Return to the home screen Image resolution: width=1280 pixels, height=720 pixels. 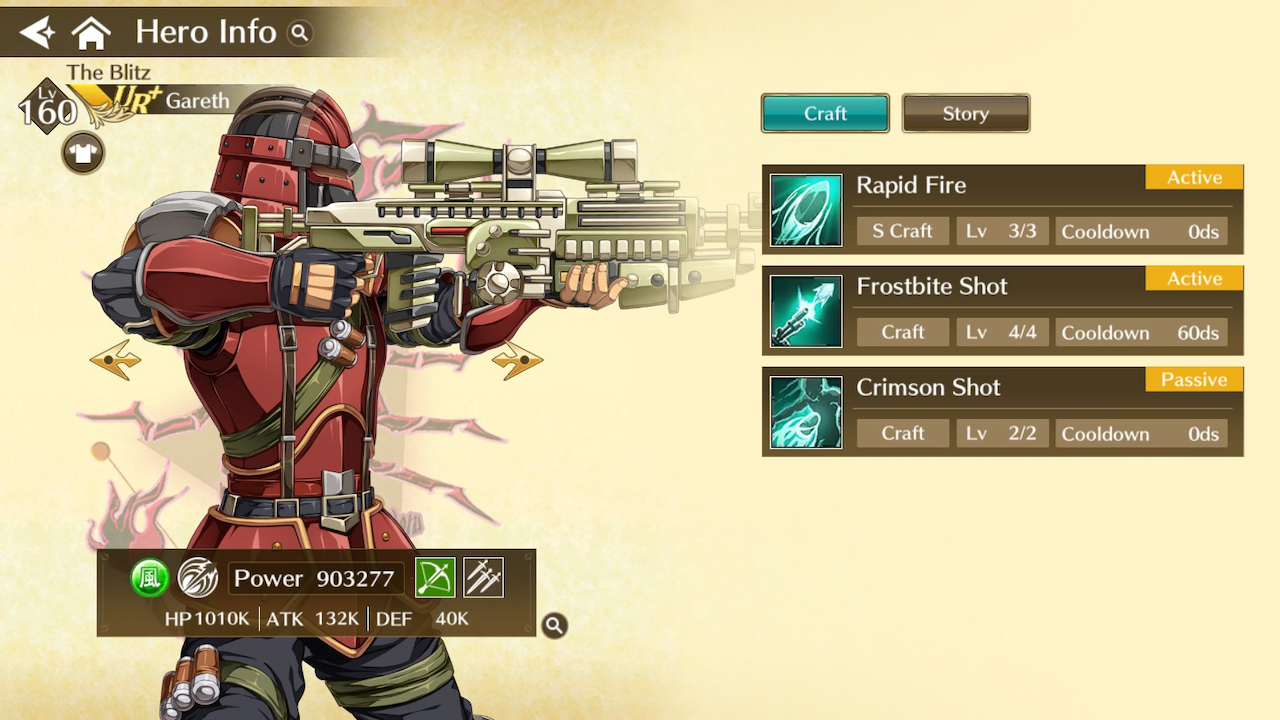pyautogui.click(x=91, y=33)
